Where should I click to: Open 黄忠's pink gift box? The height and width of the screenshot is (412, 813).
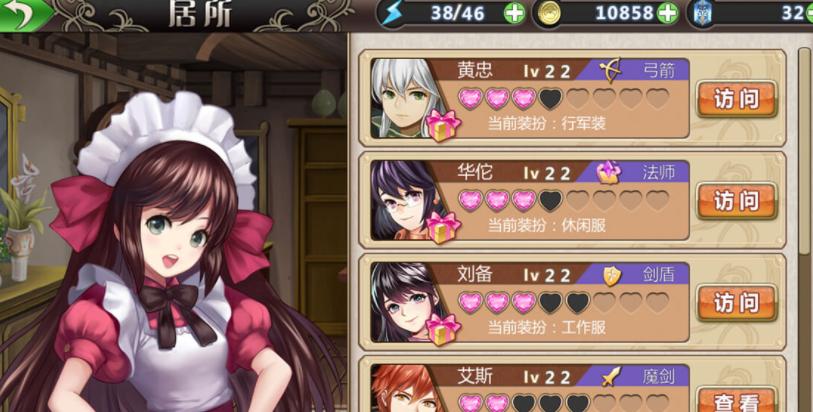442,126
